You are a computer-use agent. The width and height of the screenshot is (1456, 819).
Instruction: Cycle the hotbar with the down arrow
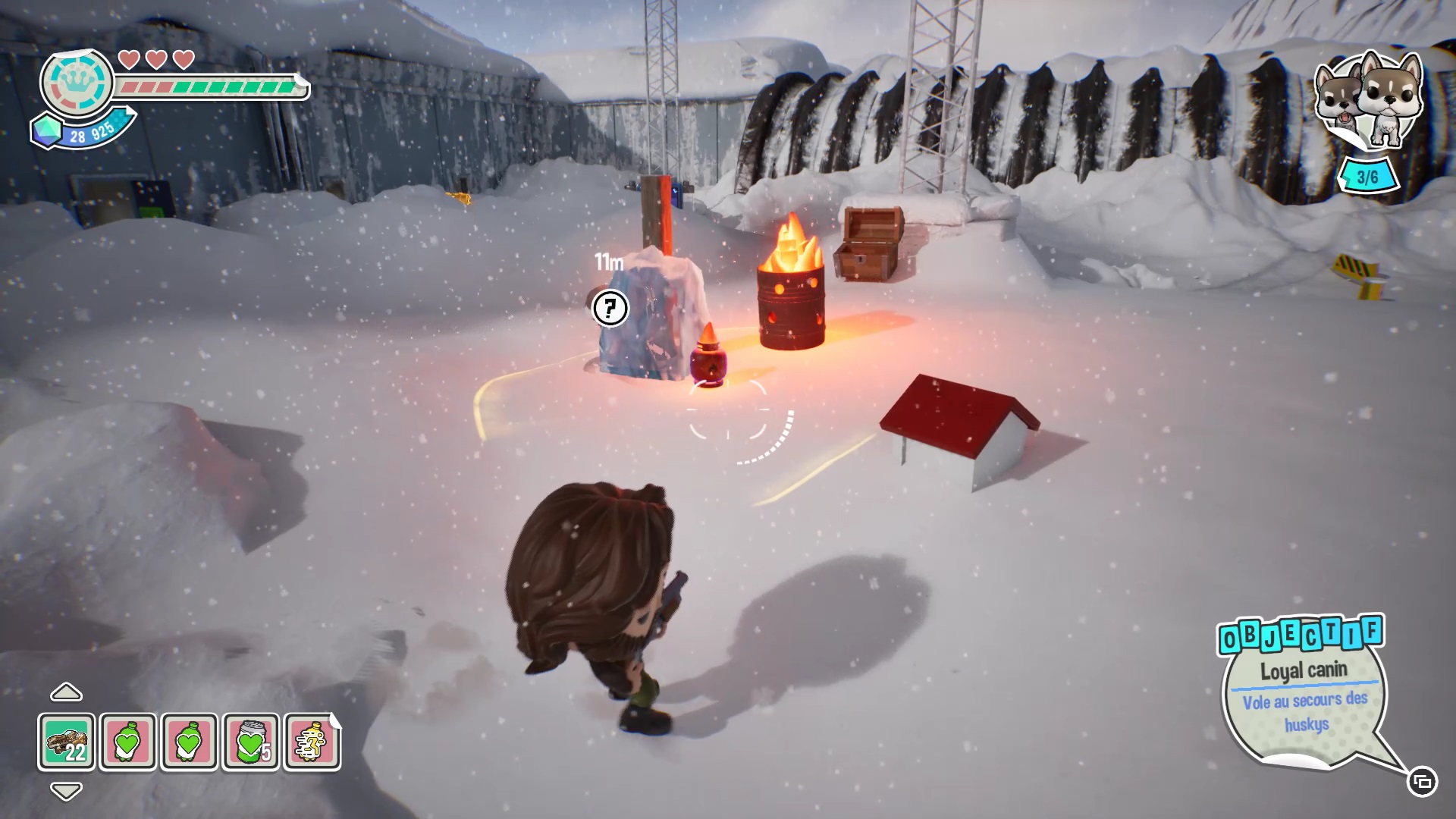click(66, 791)
